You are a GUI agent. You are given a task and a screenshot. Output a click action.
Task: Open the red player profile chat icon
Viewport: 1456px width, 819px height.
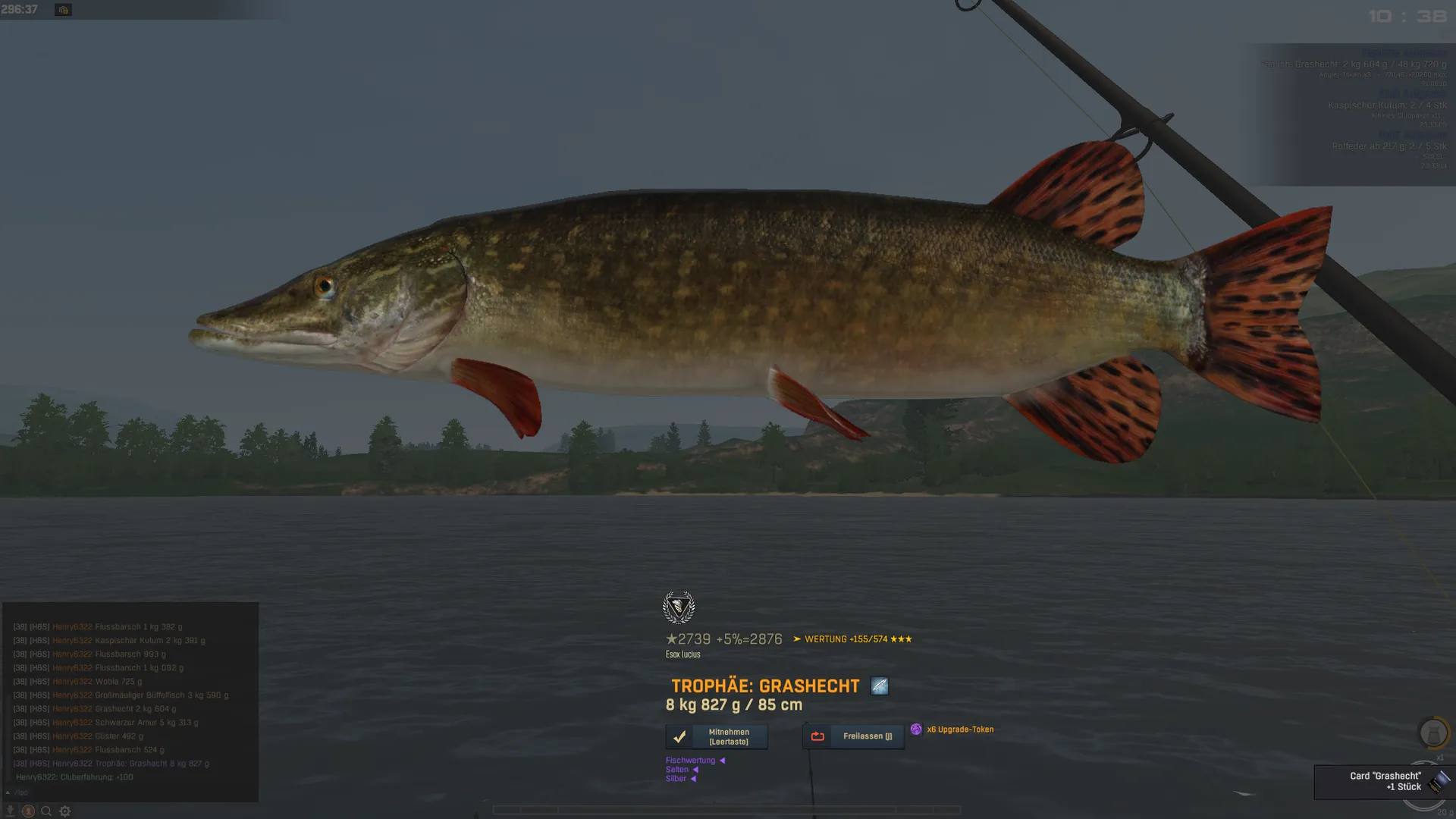(28, 811)
